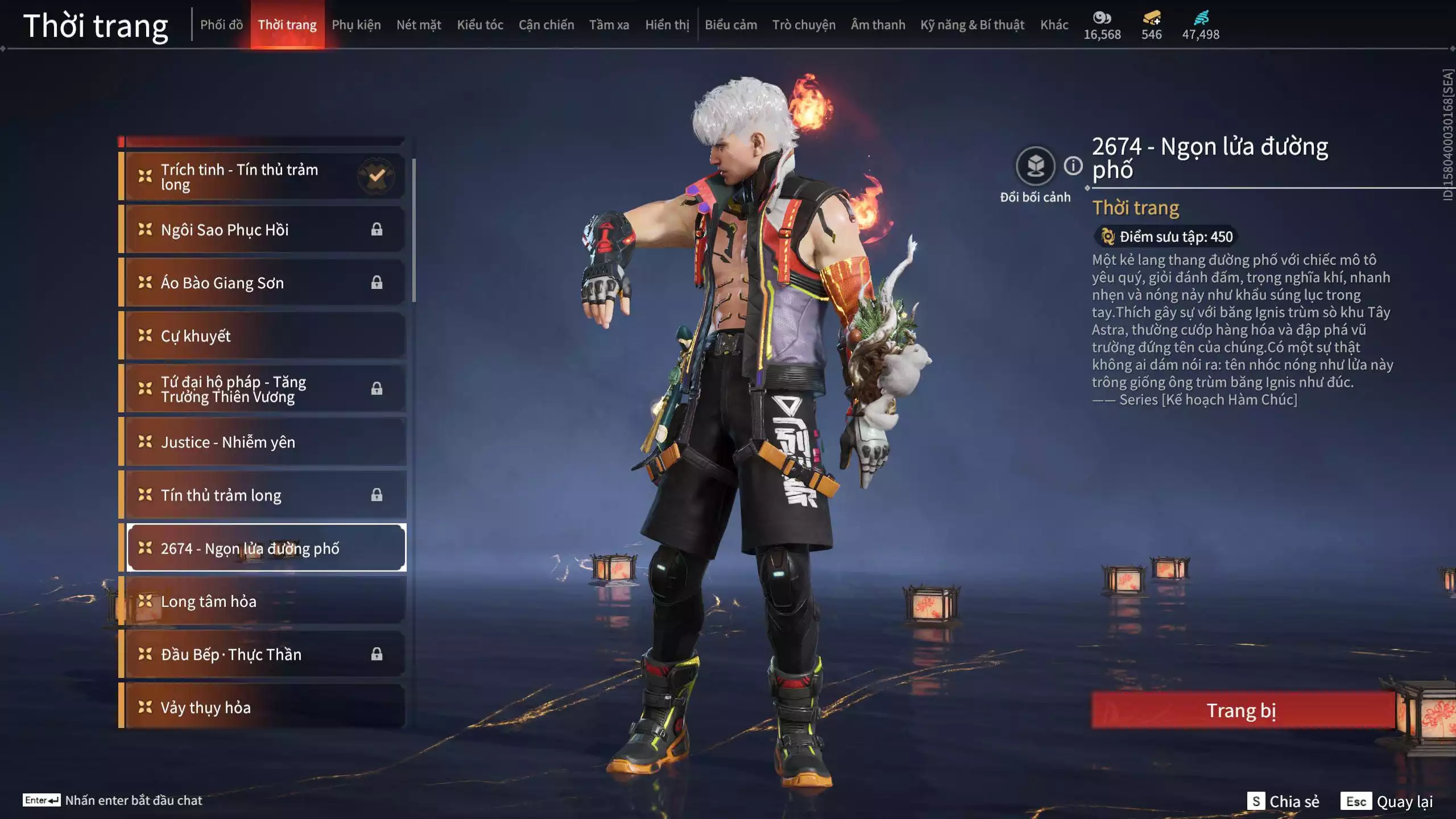This screenshot has height=819, width=1456.
Task: Click the info icon beside Đổi bối cảnh
Action: click(x=1073, y=167)
